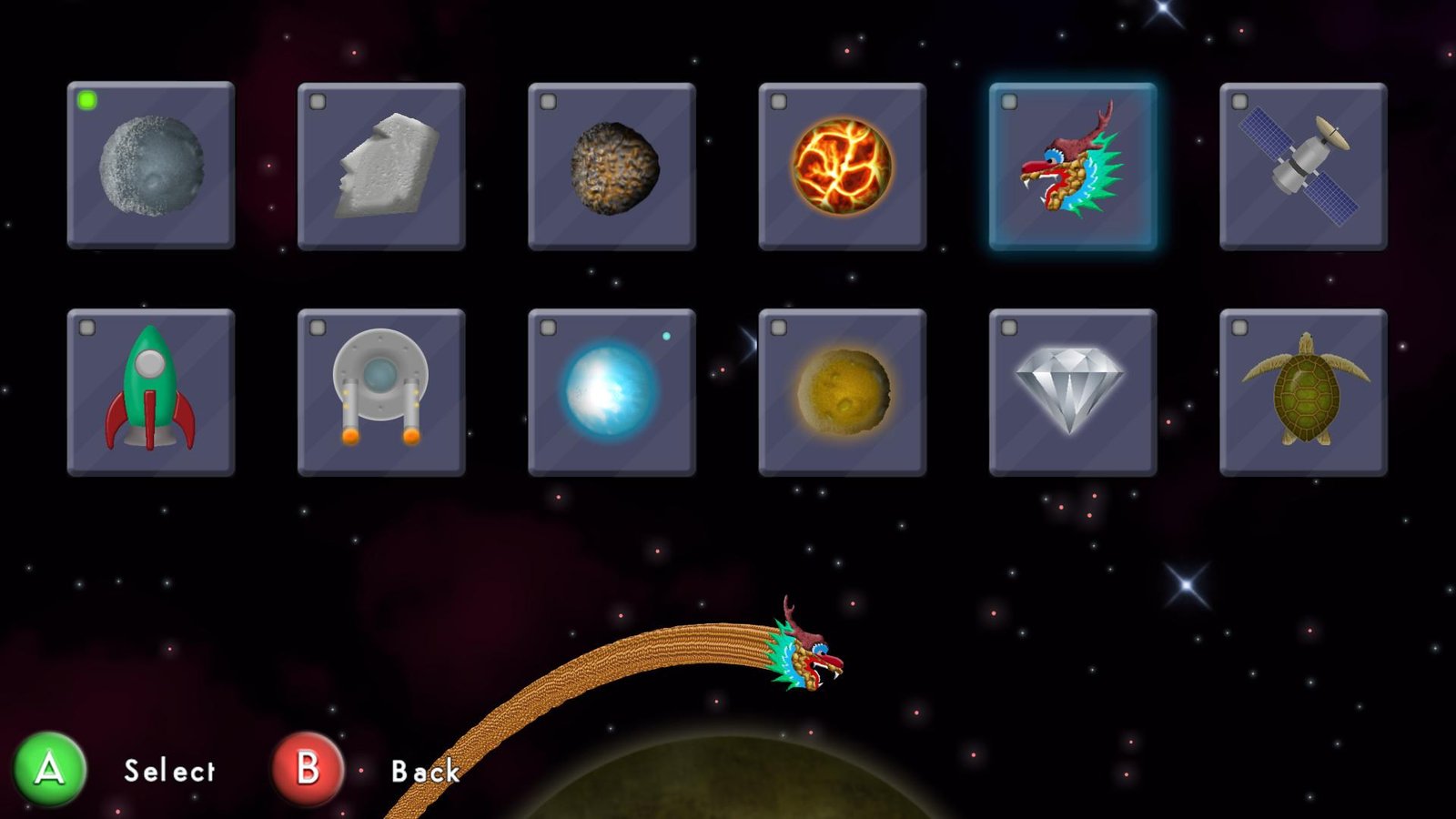
Task: Select the starship skin
Action: coord(383,393)
